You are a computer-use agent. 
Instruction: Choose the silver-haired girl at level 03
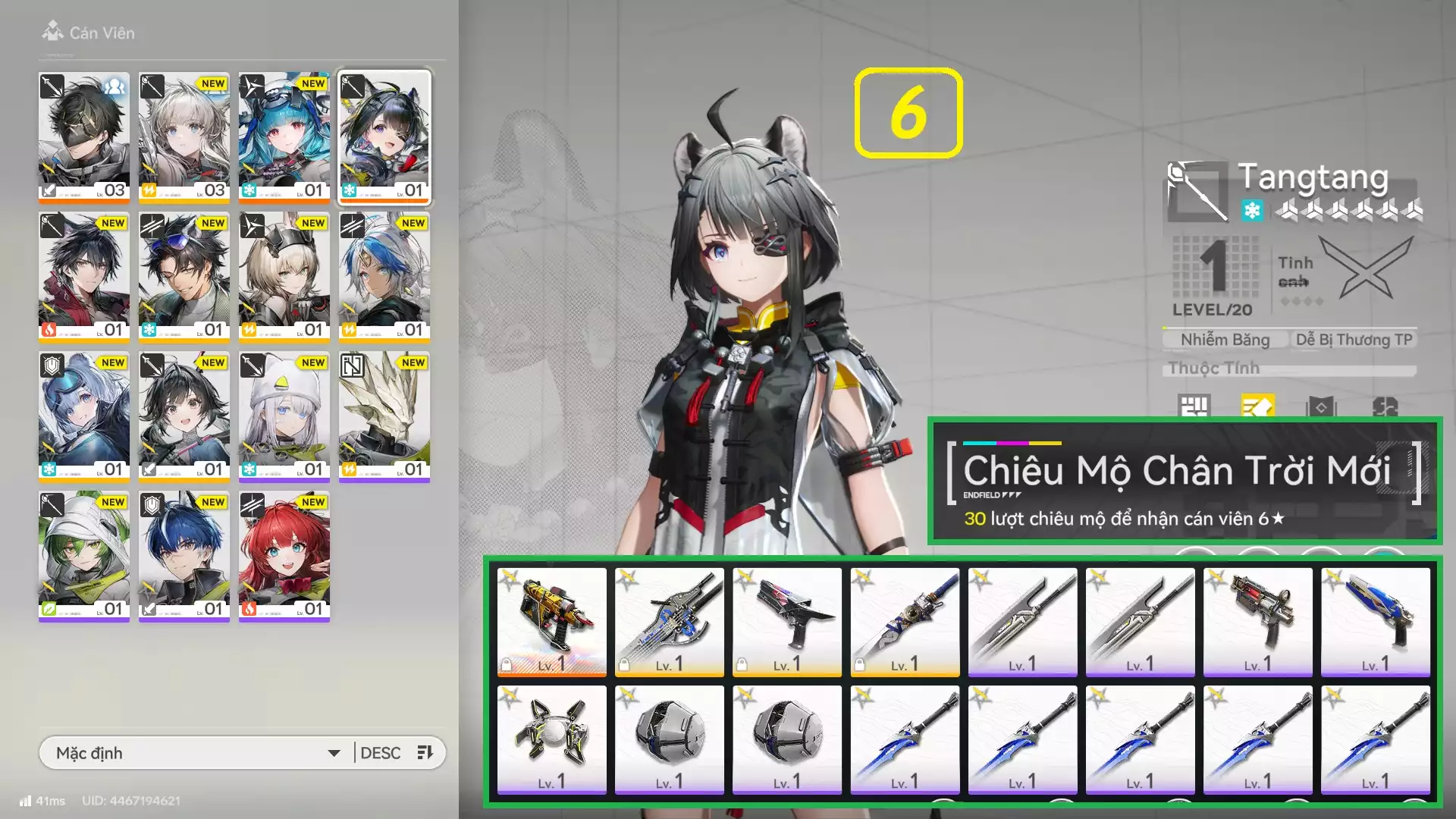tap(184, 136)
